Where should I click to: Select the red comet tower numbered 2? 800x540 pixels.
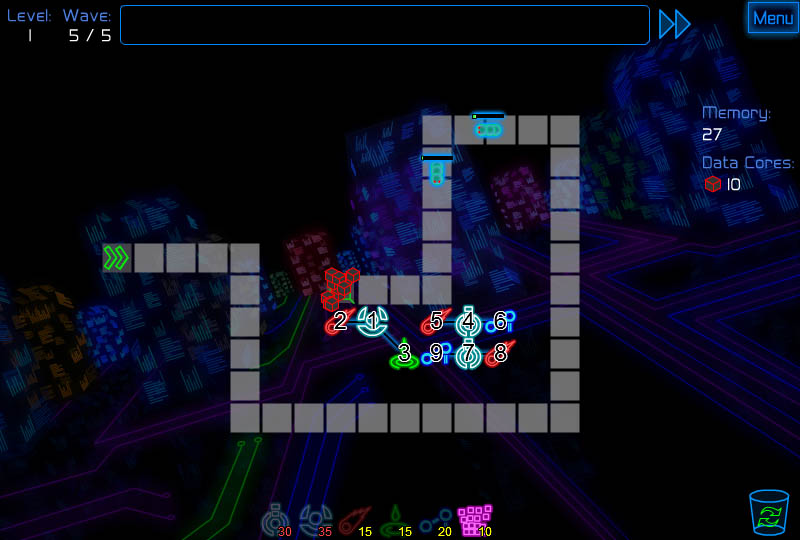340,322
